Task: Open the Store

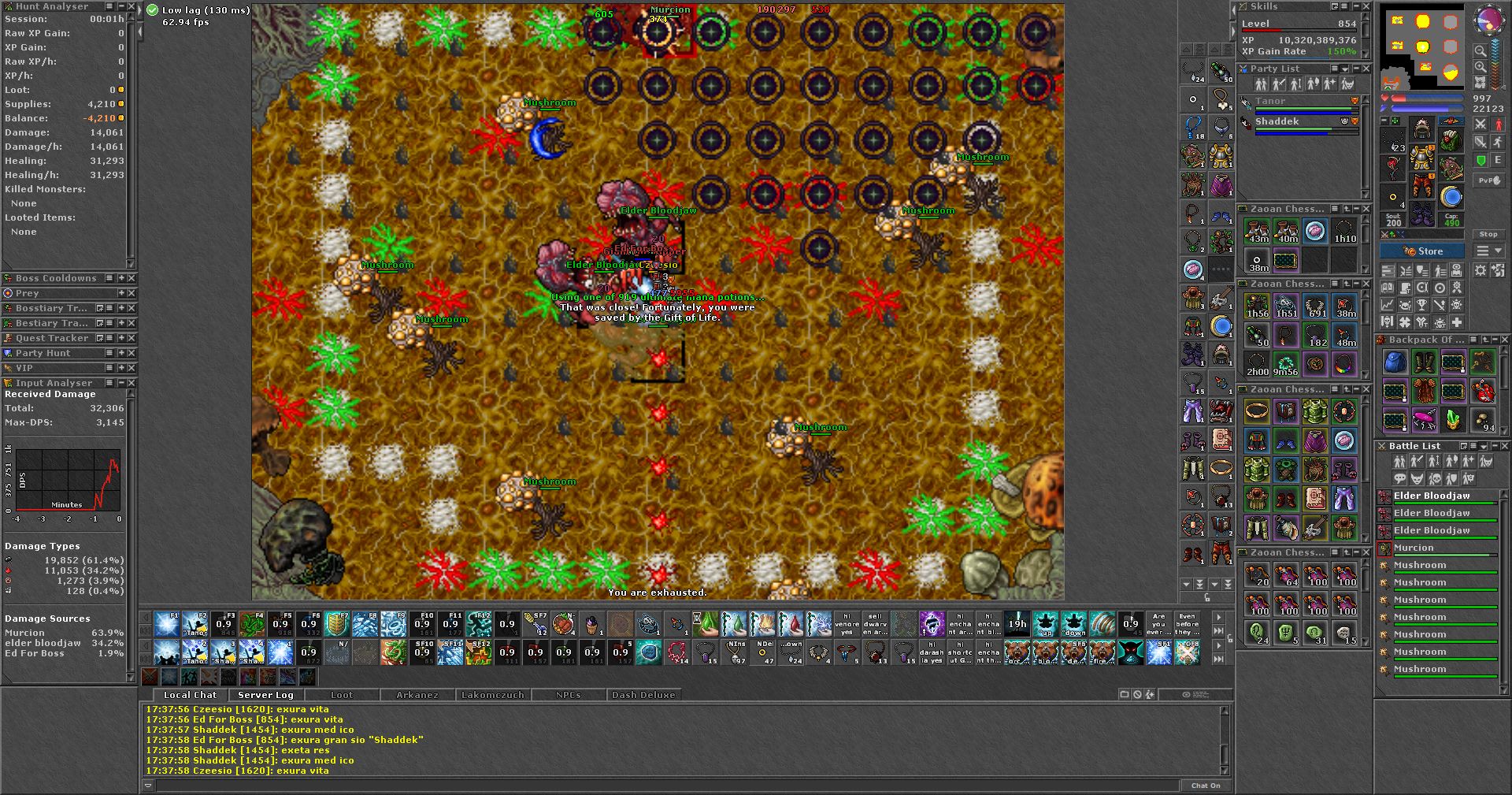Action: pyautogui.click(x=1422, y=251)
